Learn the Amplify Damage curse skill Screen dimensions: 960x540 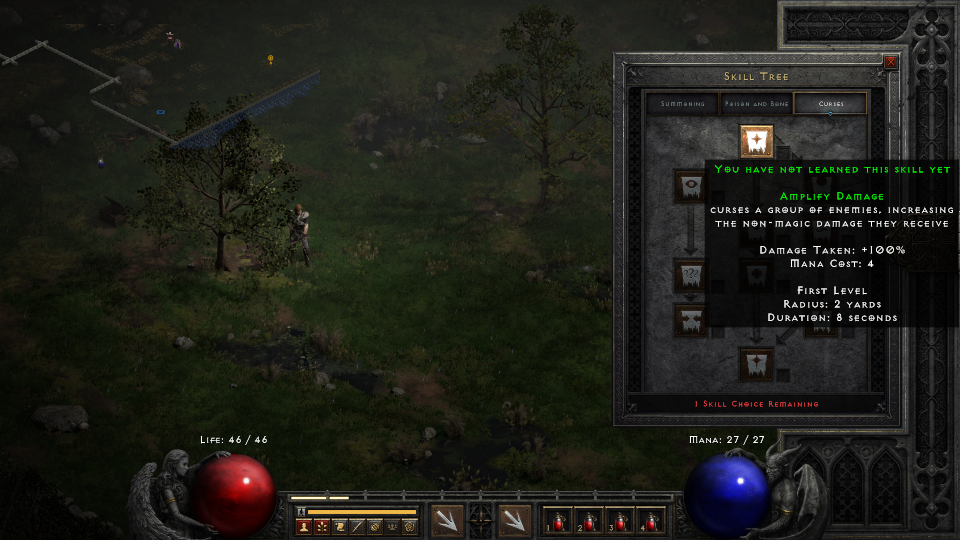pos(756,141)
